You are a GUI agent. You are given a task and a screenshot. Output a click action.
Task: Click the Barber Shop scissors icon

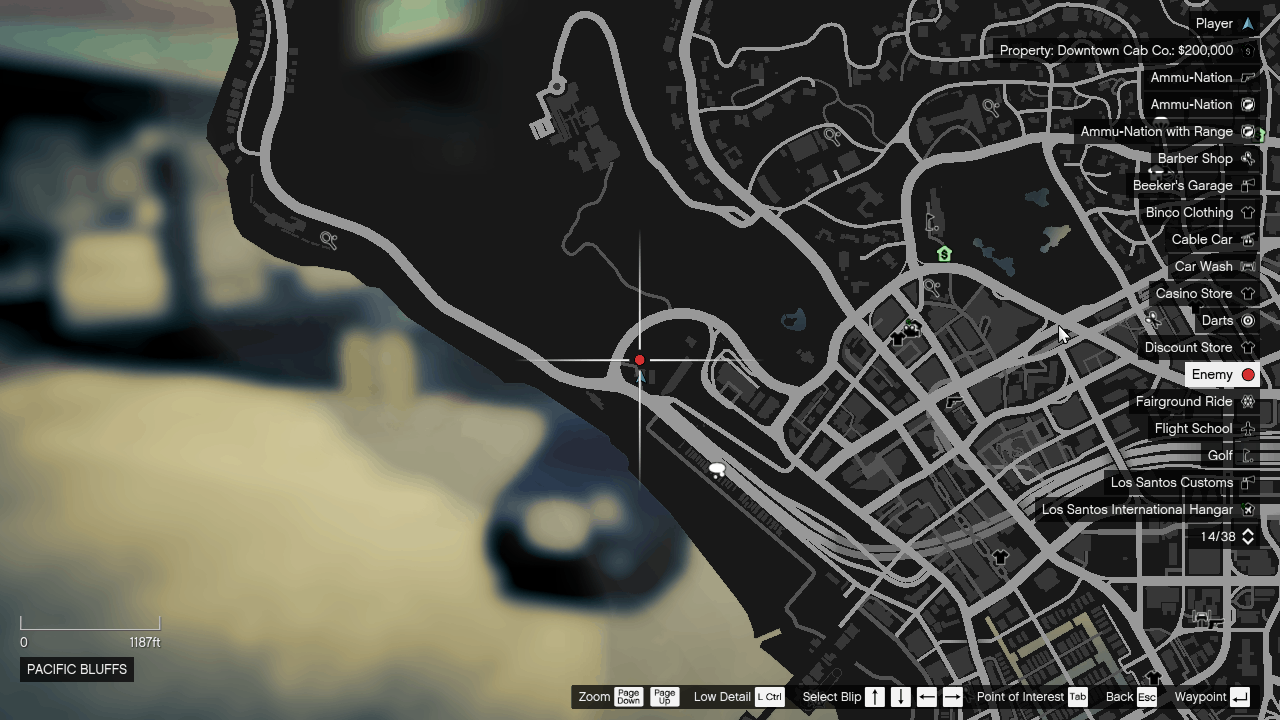tap(1248, 158)
